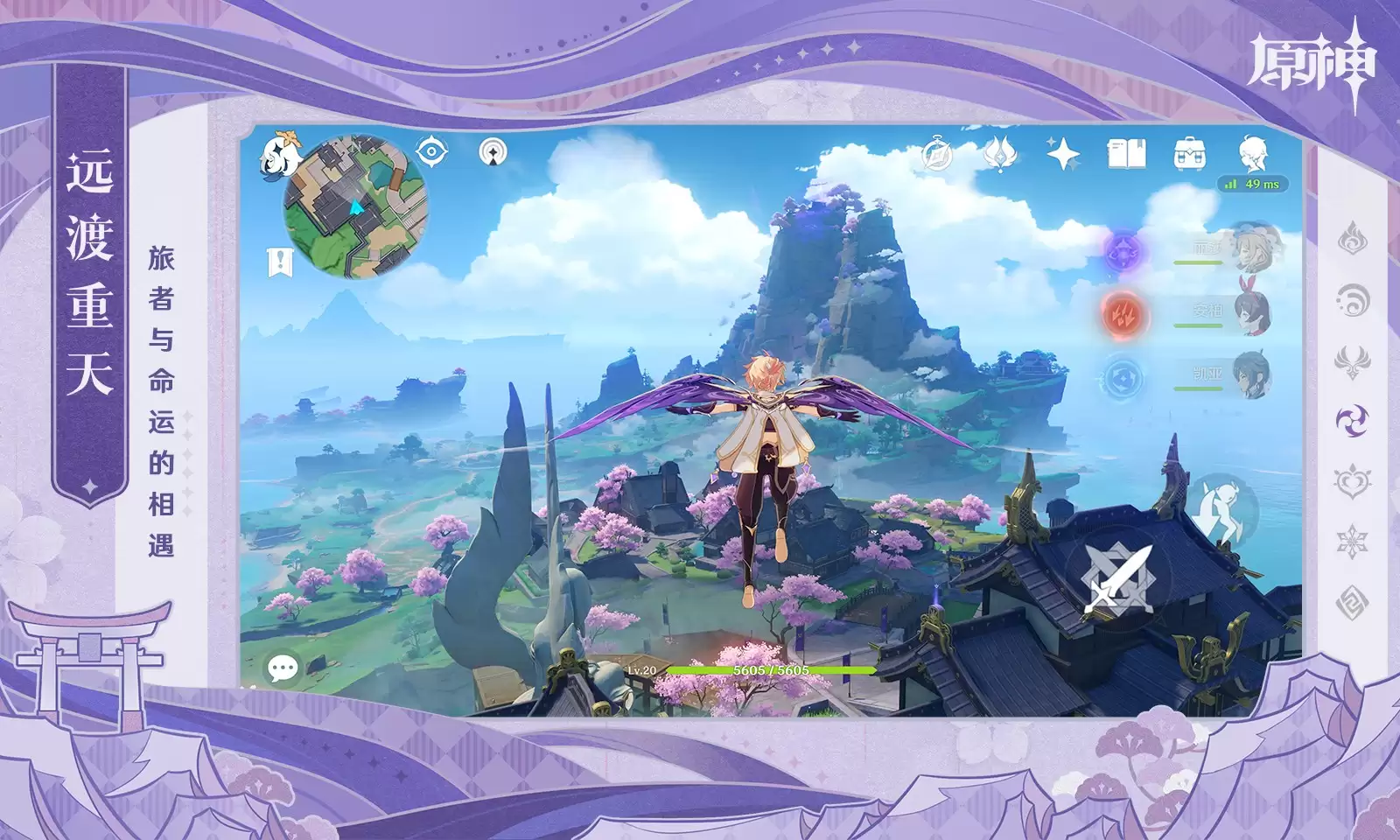
Task: Switch to party member 凯亚
Action: click(1253, 374)
